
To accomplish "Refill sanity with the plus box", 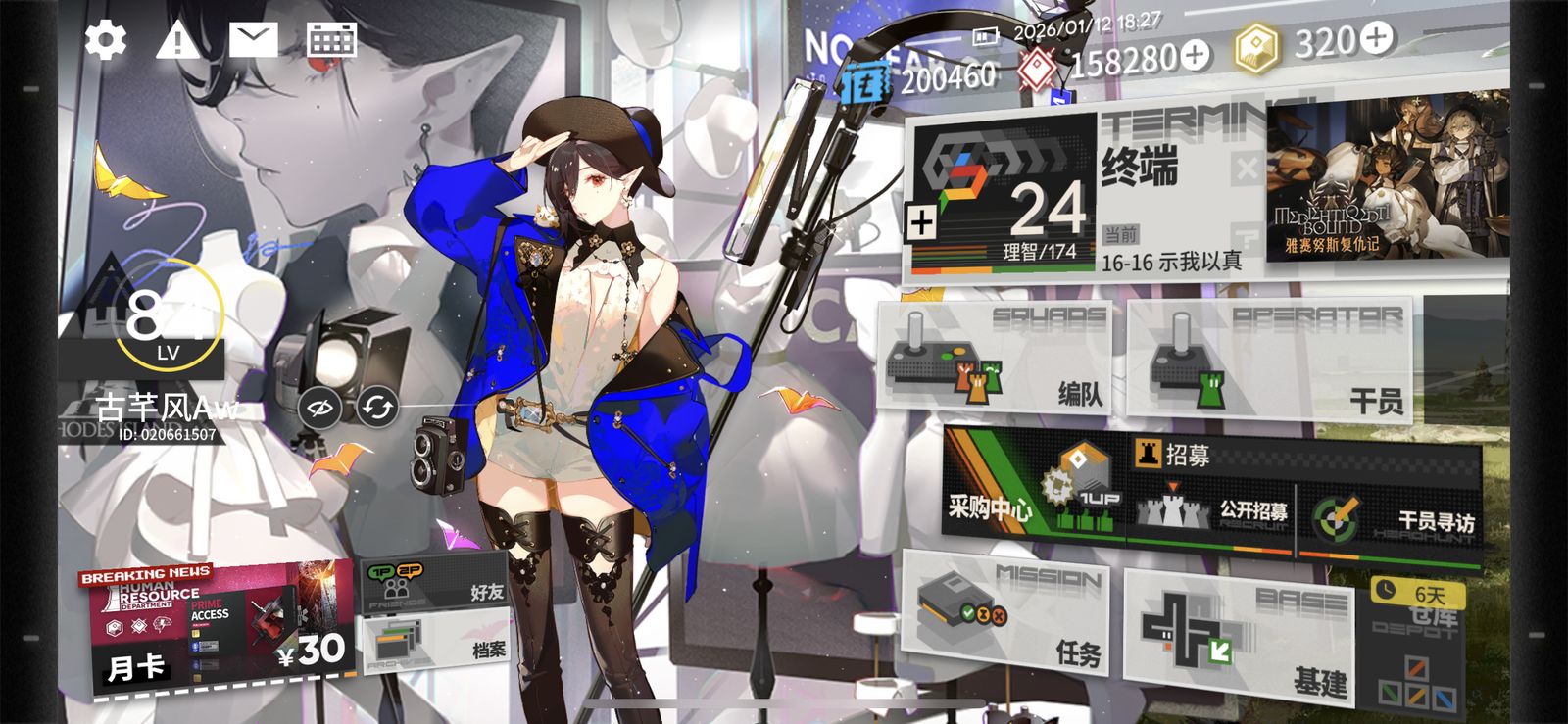I will point(921,222).
